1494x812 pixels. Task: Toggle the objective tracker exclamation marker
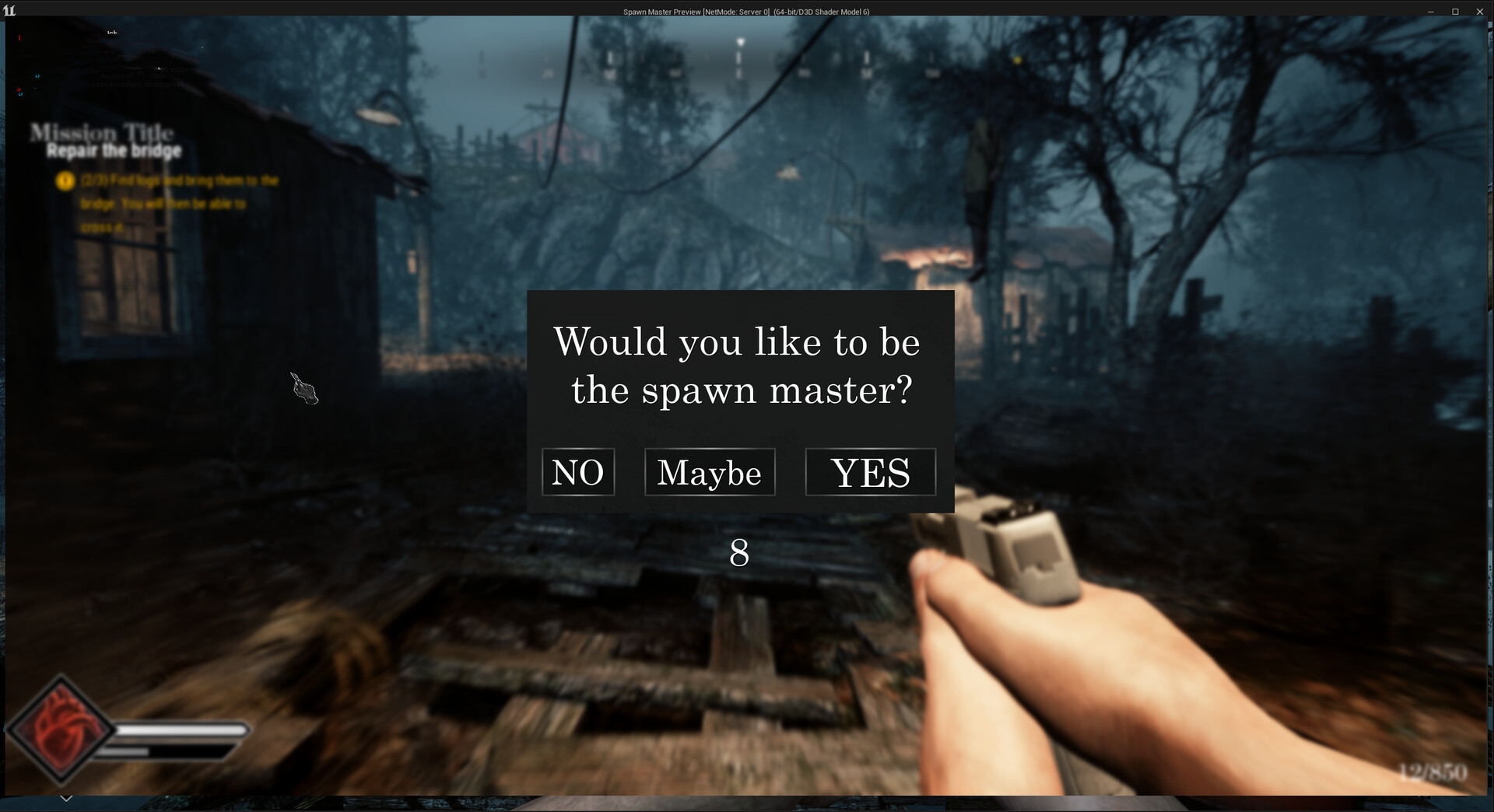(65, 181)
